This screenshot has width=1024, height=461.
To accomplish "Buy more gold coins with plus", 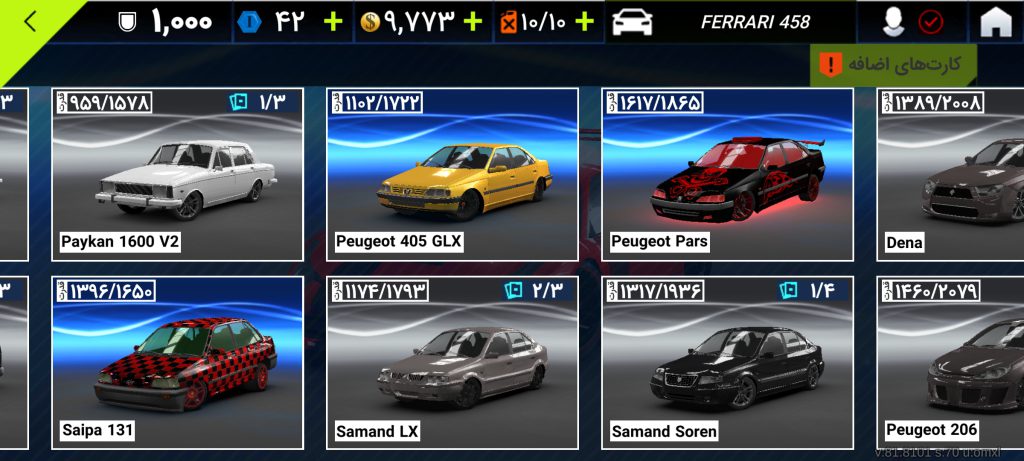I will click(472, 22).
